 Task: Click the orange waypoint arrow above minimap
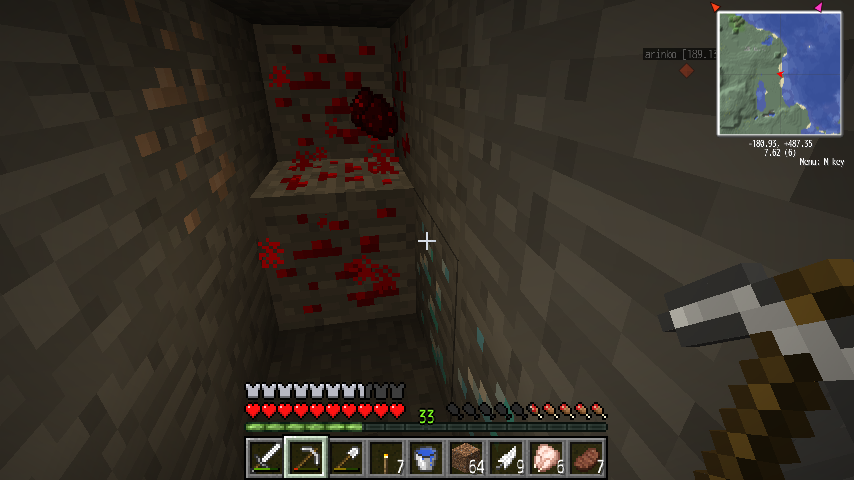point(715,7)
